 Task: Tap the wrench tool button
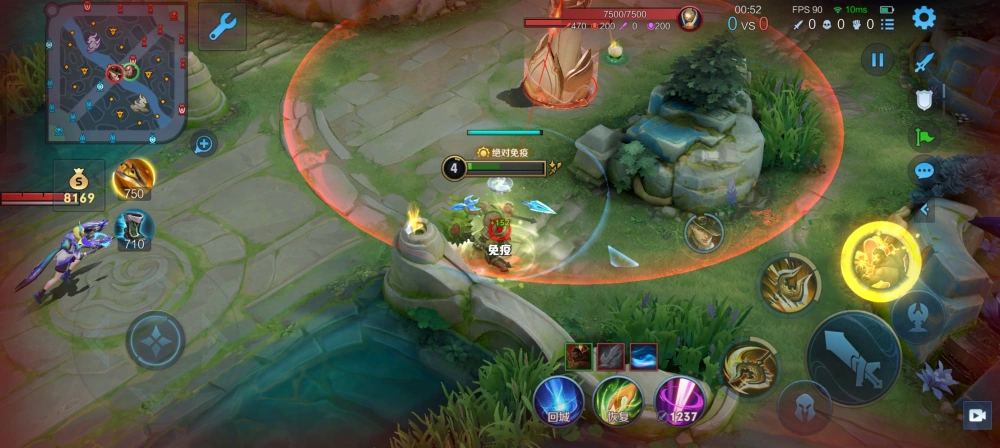(x=222, y=25)
